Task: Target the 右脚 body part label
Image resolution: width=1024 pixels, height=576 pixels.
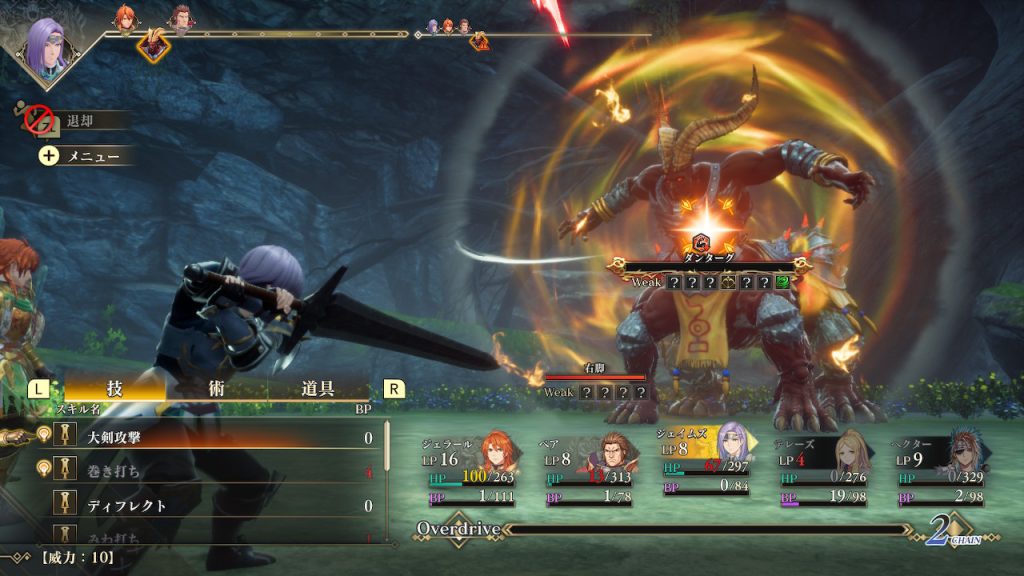Action: point(595,368)
